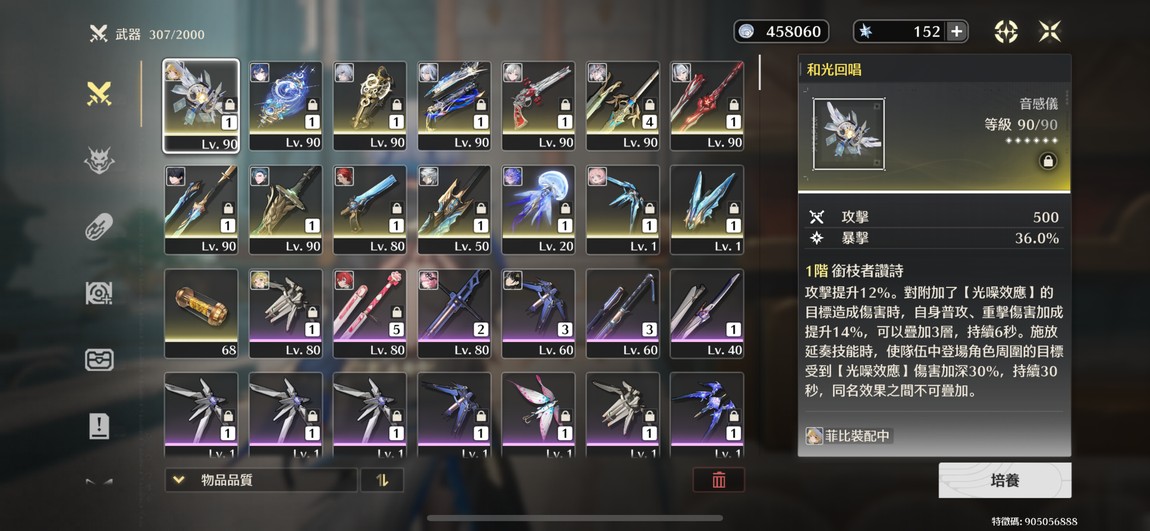Viewport: 1150px width, 531px height.
Task: Toggle the lock on 和光回唱 weapon details
Action: [x=1047, y=161]
